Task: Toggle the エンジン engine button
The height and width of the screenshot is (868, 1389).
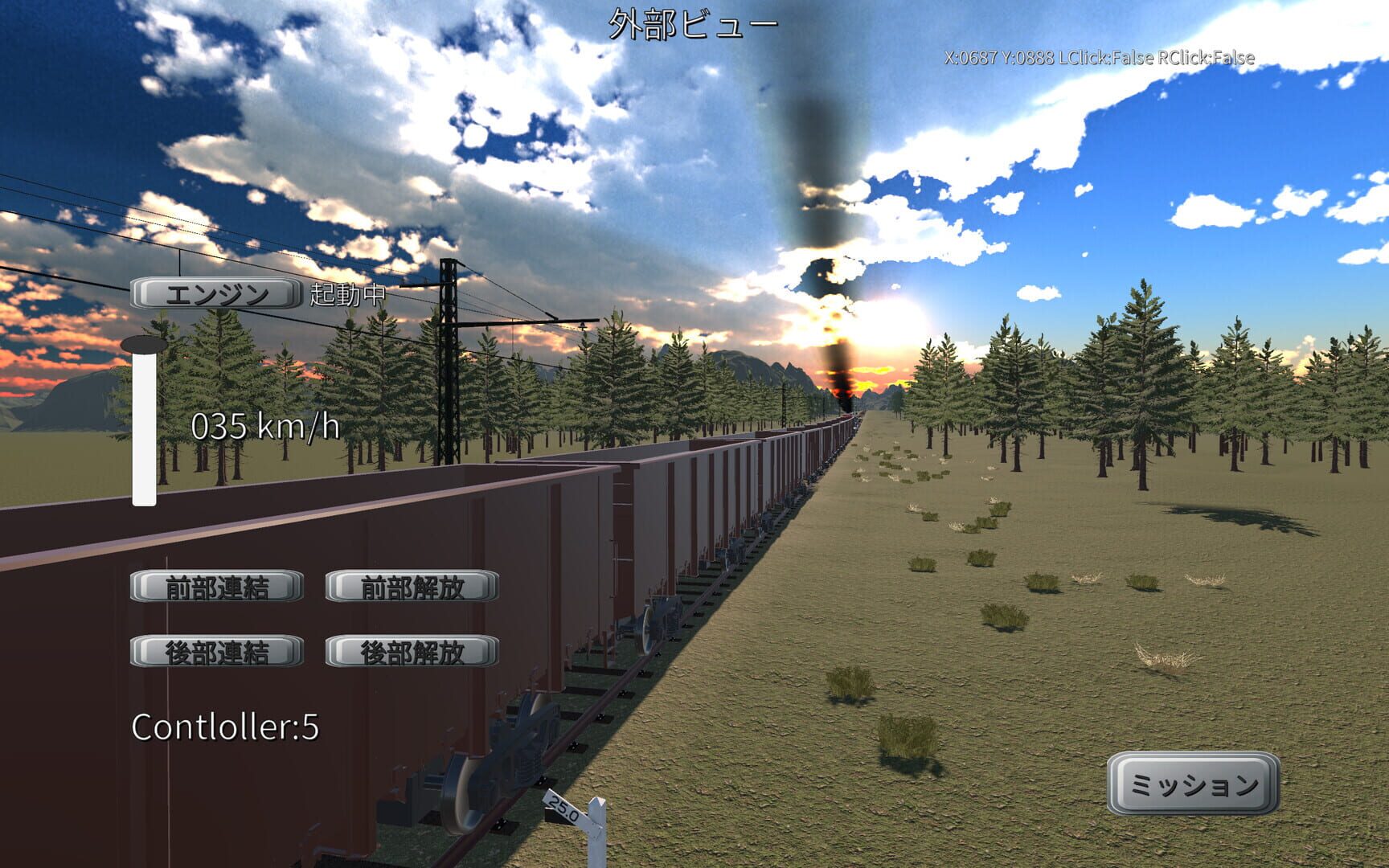Action: (215, 295)
